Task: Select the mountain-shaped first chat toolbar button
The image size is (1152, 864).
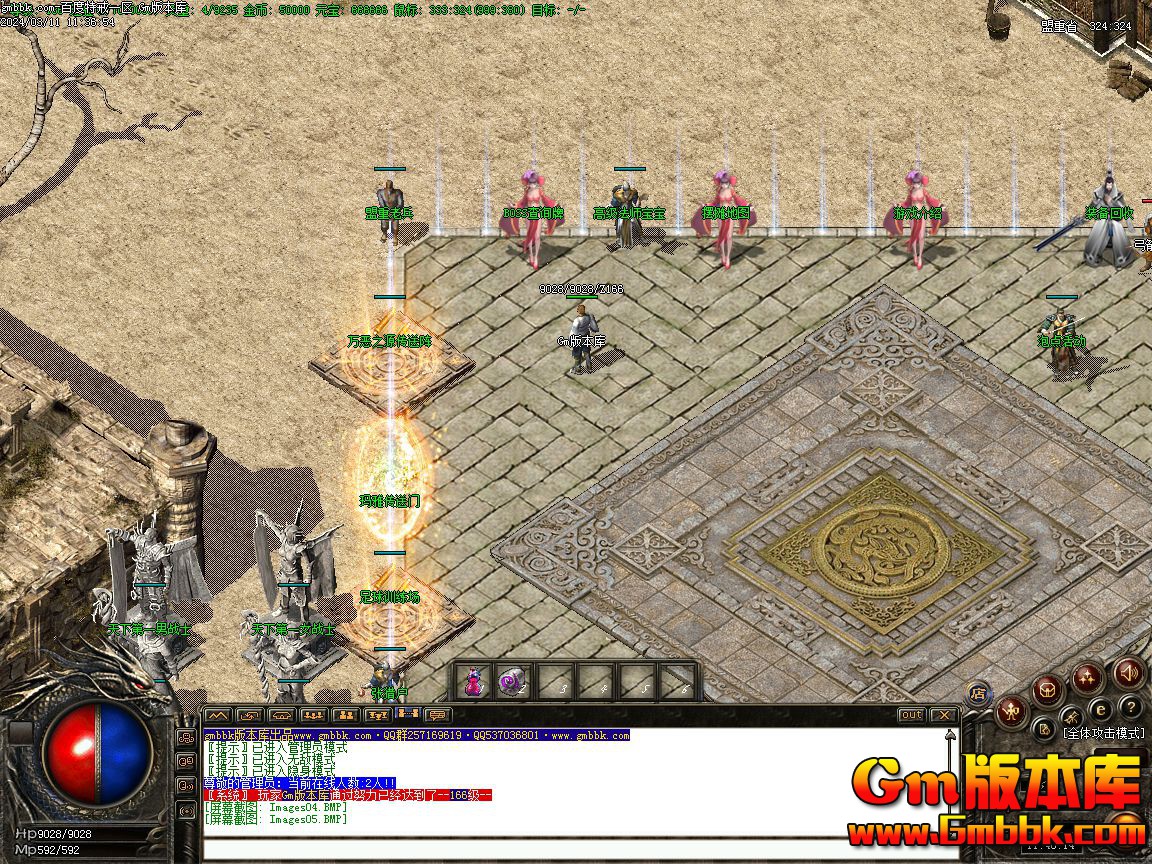Action: (x=218, y=715)
